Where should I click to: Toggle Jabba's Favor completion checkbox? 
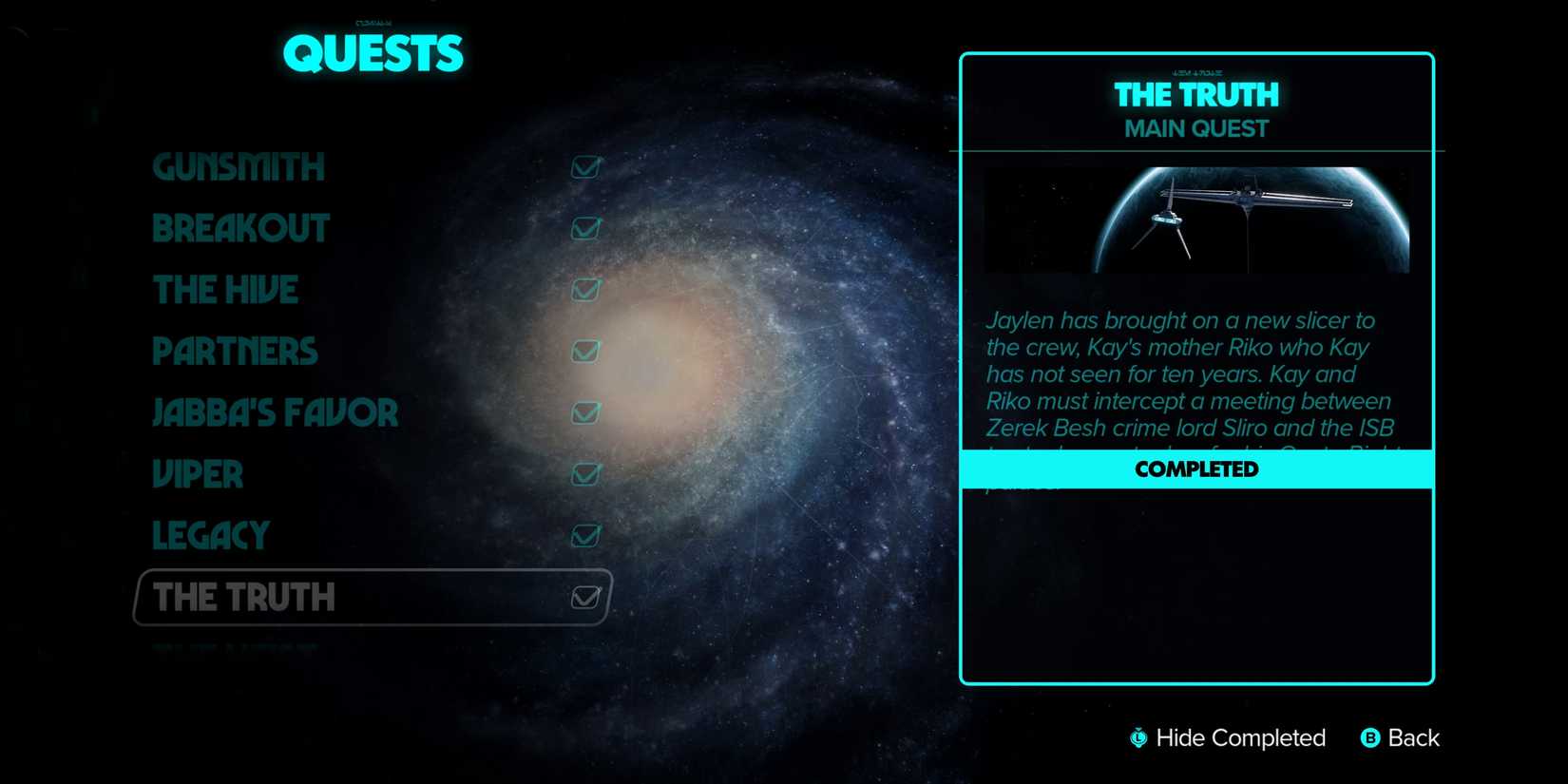tap(586, 413)
